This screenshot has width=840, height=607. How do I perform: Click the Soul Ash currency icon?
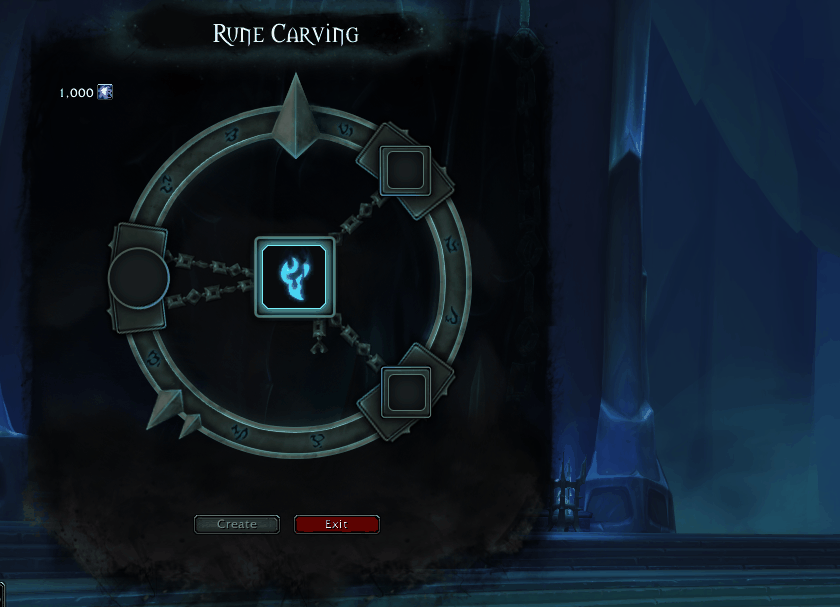click(105, 92)
